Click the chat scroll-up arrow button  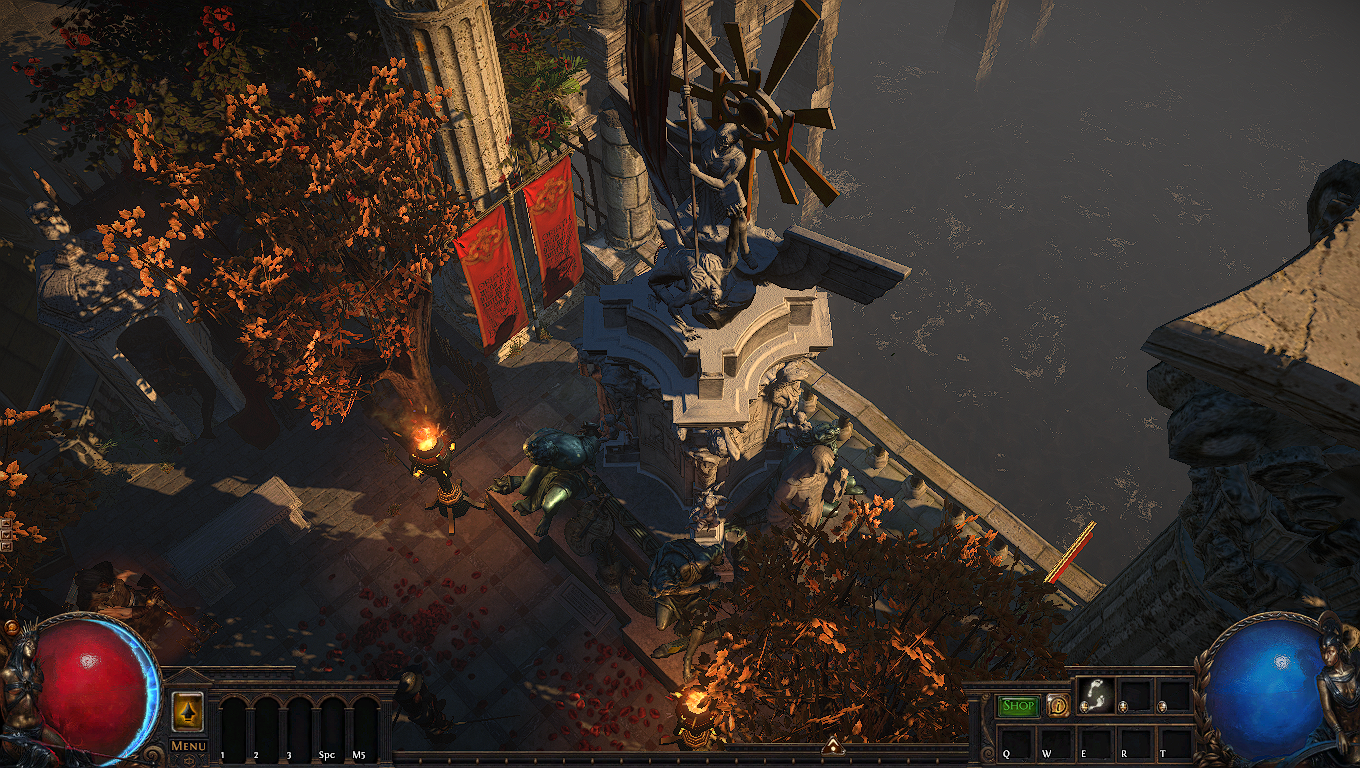tap(6, 522)
